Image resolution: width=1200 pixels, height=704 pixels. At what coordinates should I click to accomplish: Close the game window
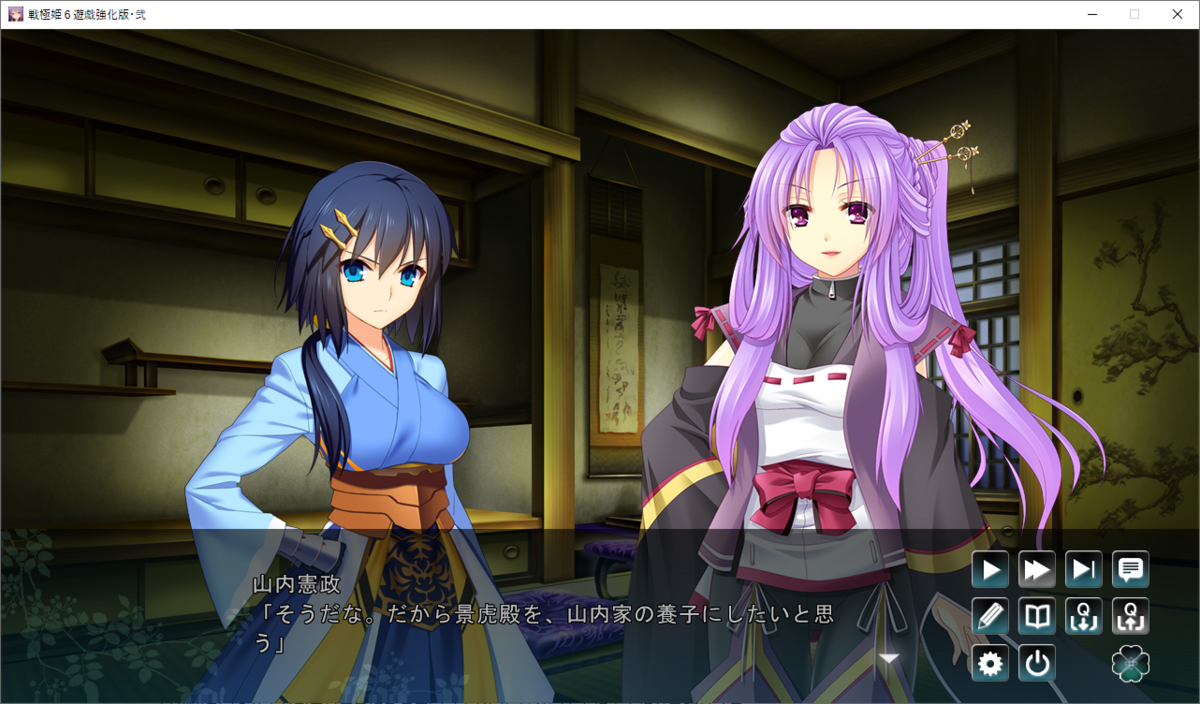coord(1177,14)
